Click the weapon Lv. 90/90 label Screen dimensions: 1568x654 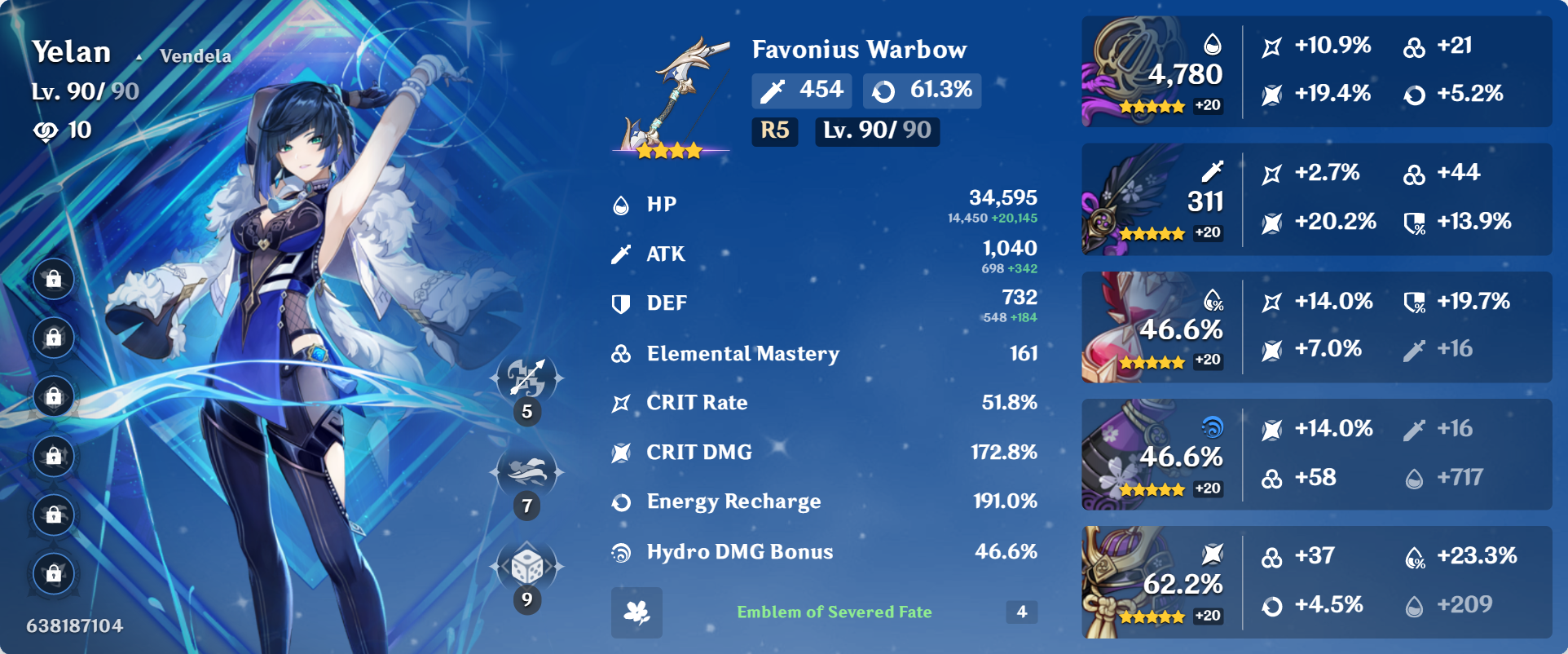(876, 131)
